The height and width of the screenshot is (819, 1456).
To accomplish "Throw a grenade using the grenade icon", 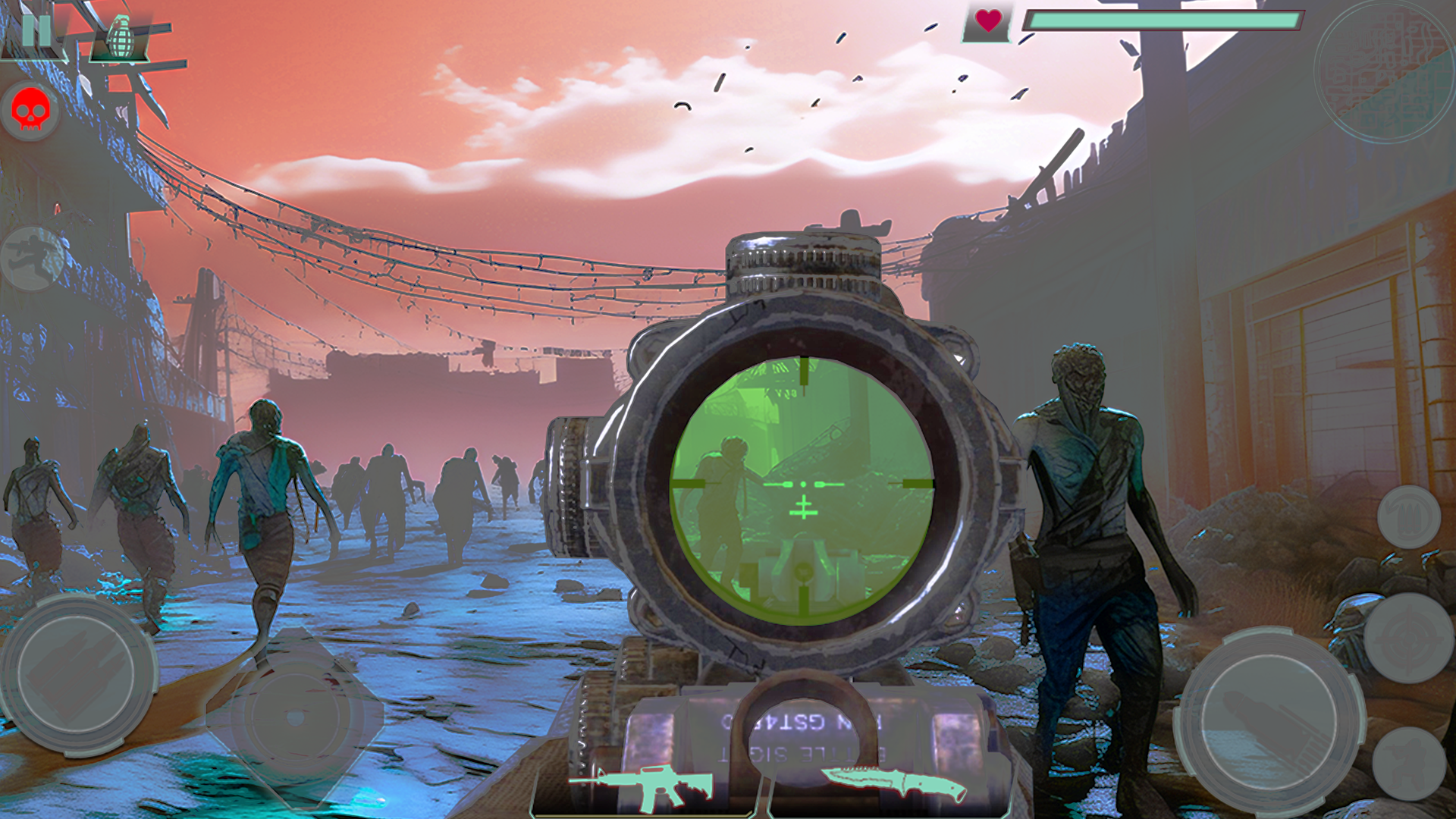I will pos(118,36).
